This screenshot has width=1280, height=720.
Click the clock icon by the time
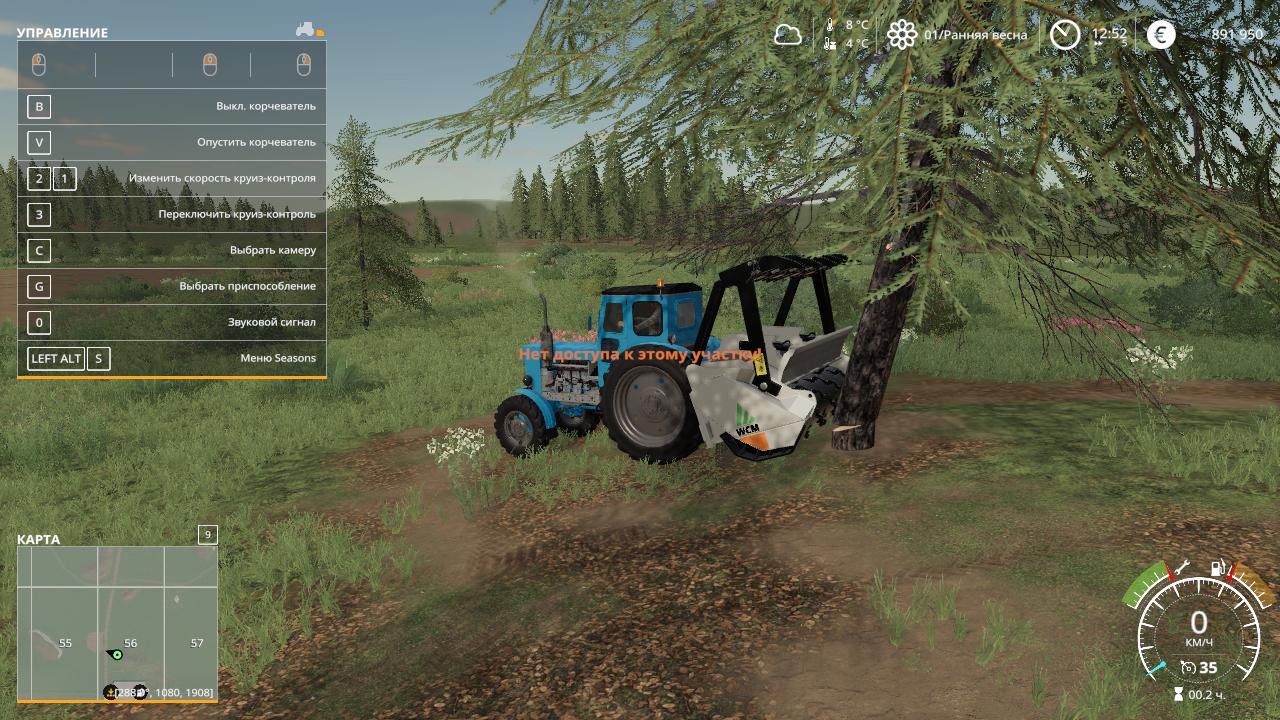coord(1065,35)
